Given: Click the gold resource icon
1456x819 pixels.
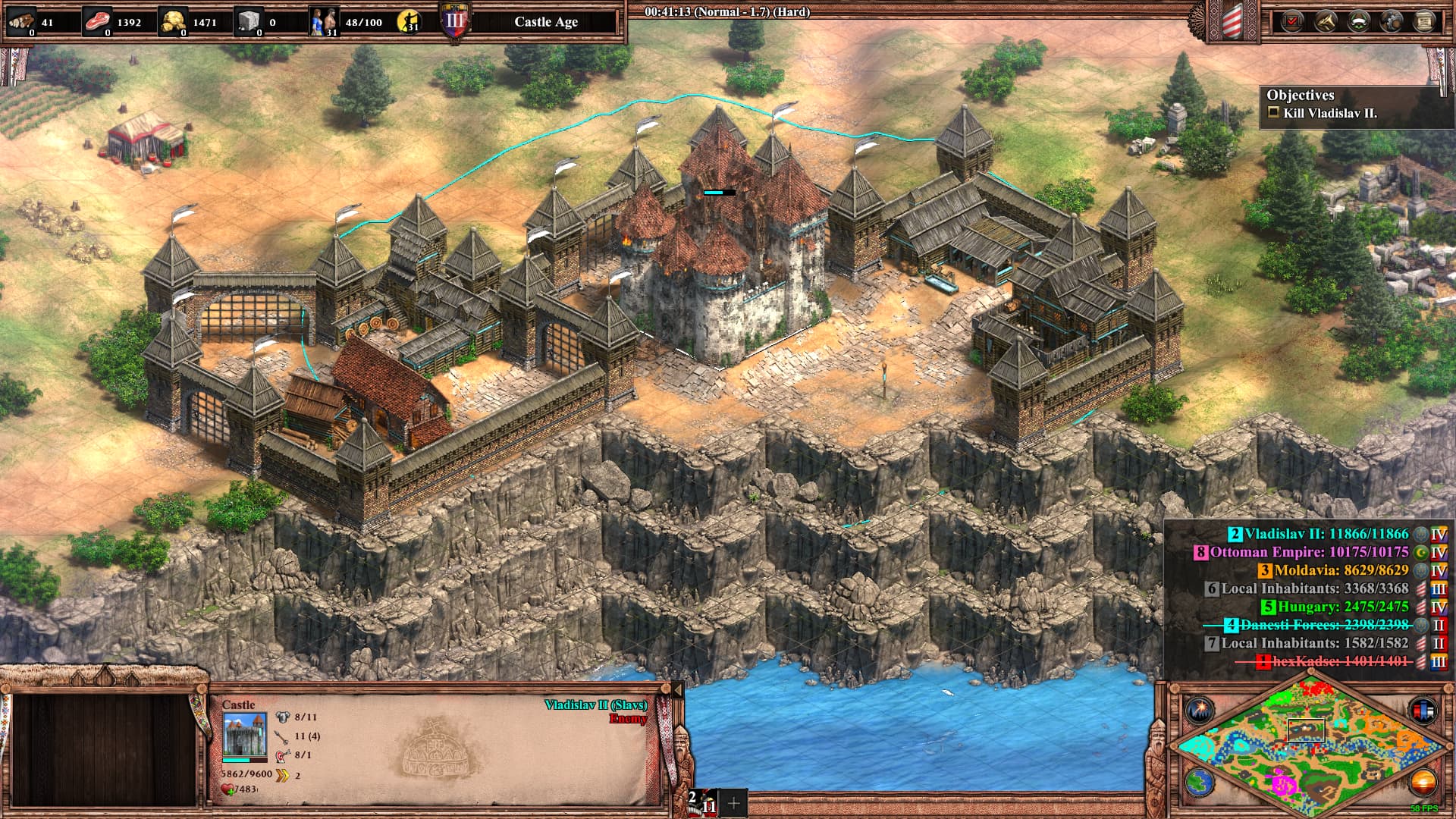Looking at the screenshot, I should tap(173, 21).
